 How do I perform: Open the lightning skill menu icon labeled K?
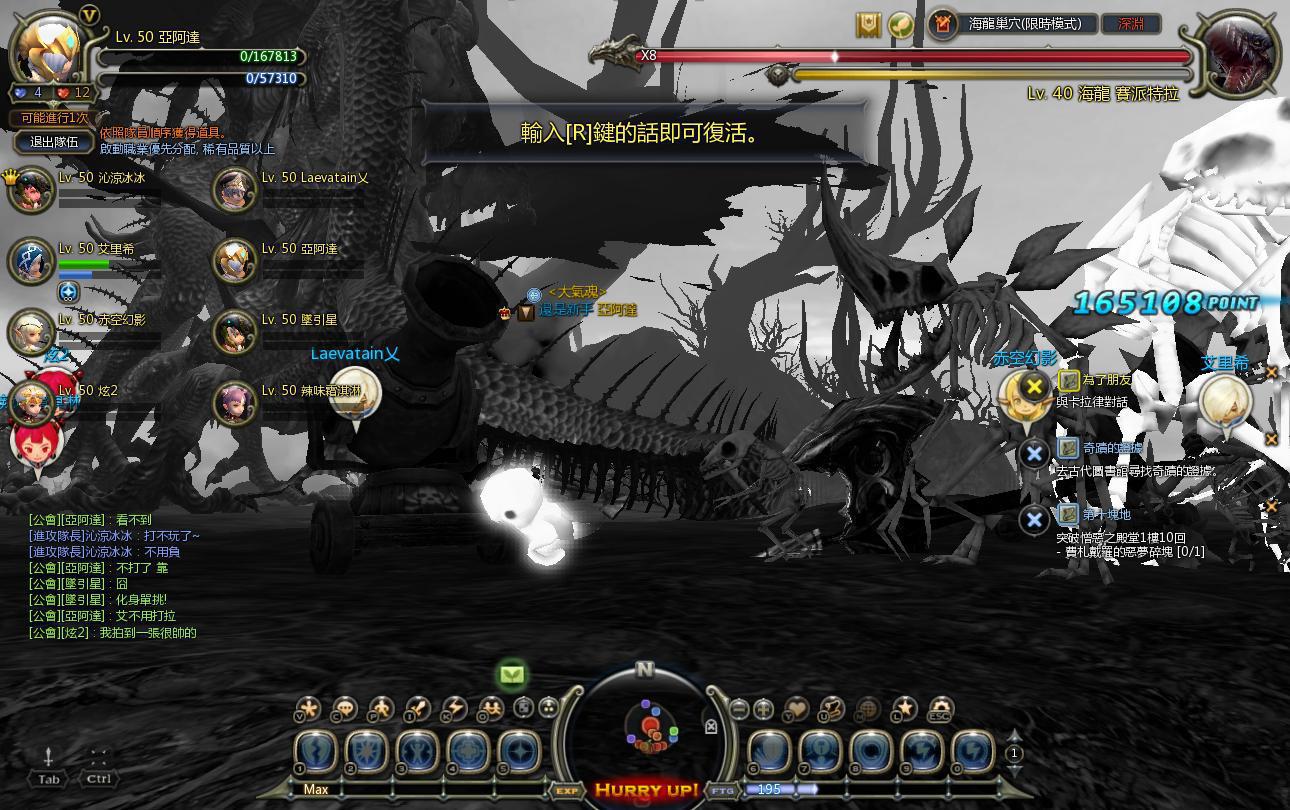tap(453, 709)
